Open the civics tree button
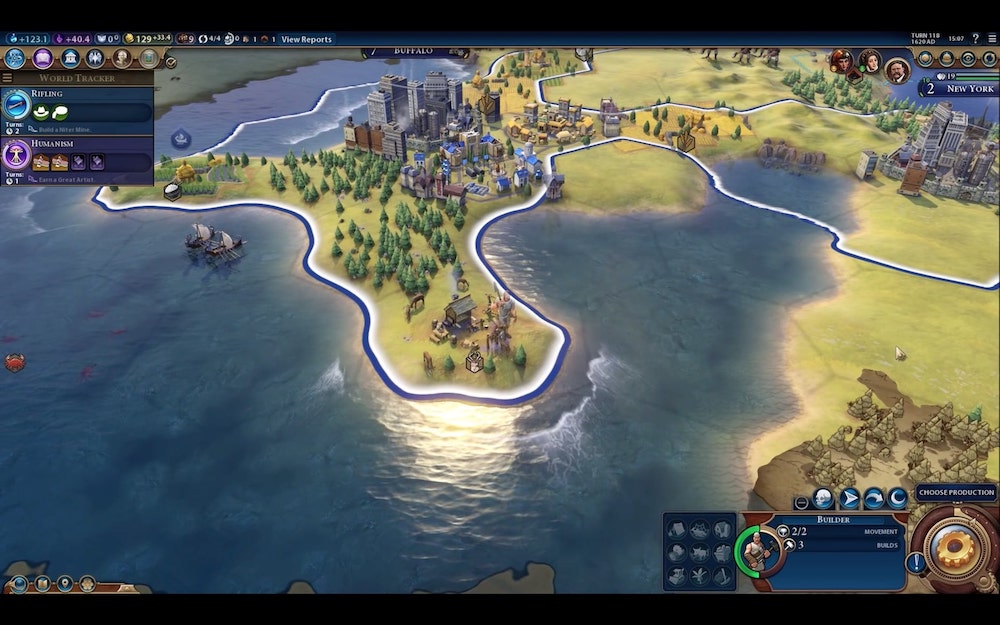Image resolution: width=1000 pixels, height=625 pixels. pos(42,58)
